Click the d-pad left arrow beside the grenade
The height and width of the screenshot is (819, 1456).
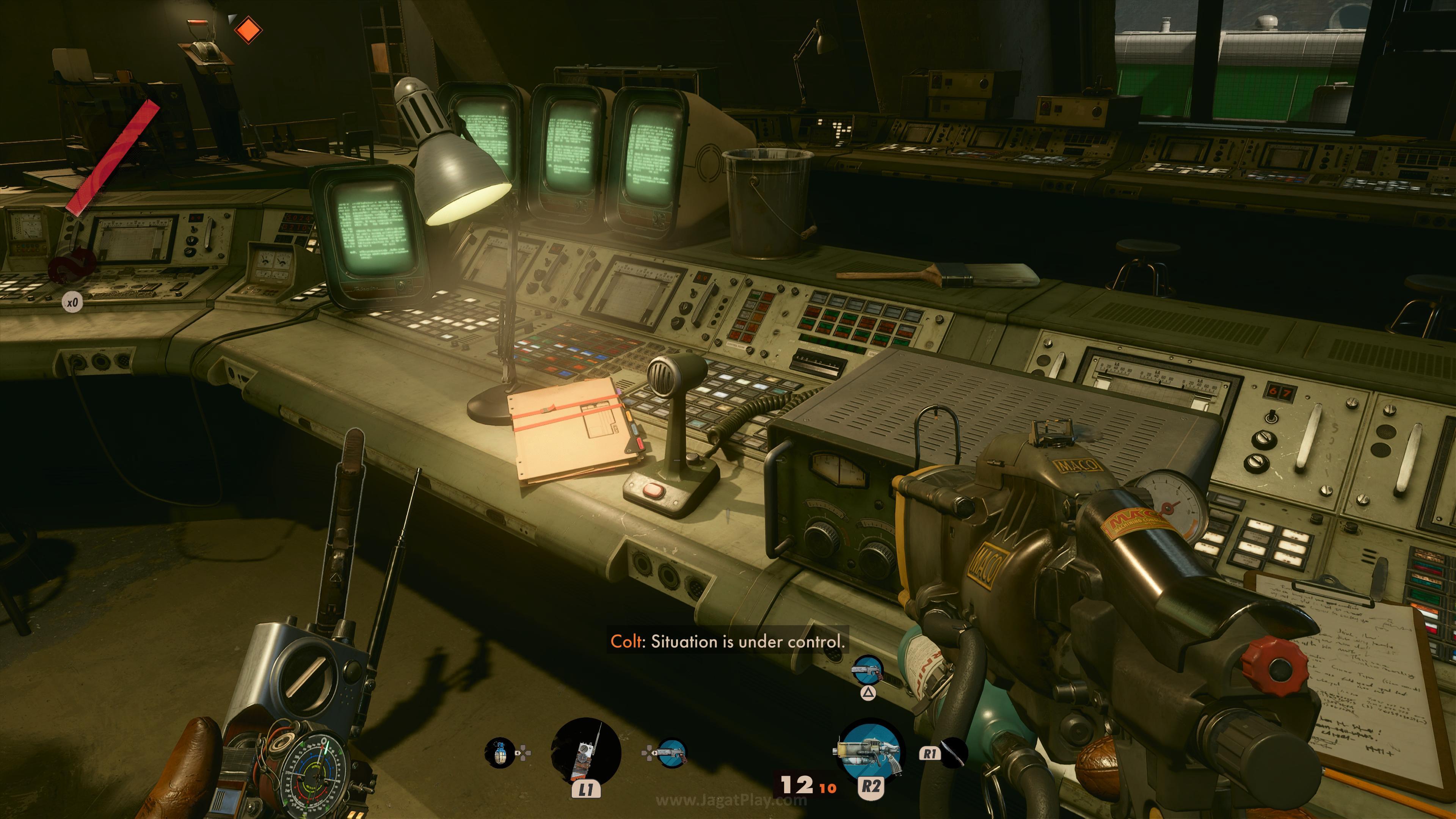517,753
